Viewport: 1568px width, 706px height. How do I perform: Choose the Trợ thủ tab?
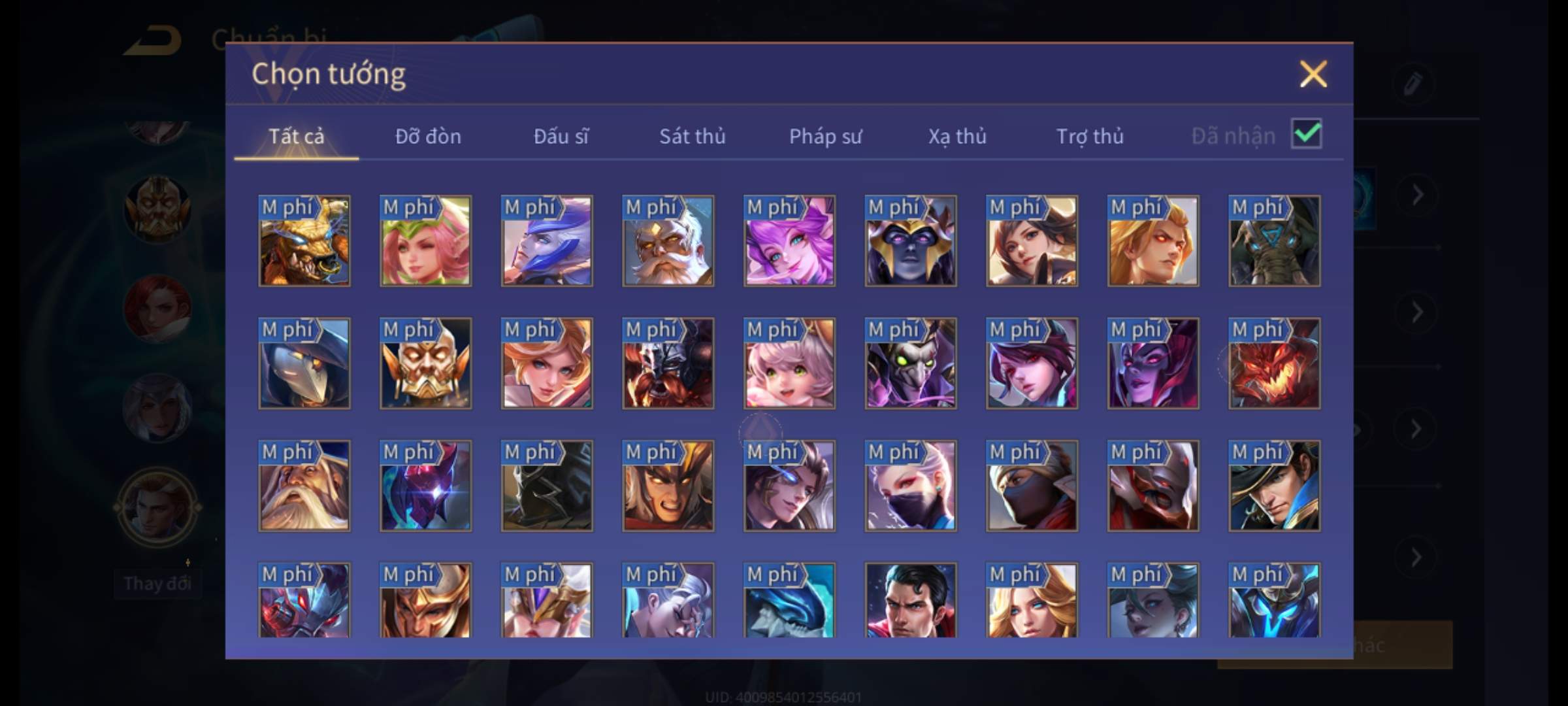[x=1090, y=136]
